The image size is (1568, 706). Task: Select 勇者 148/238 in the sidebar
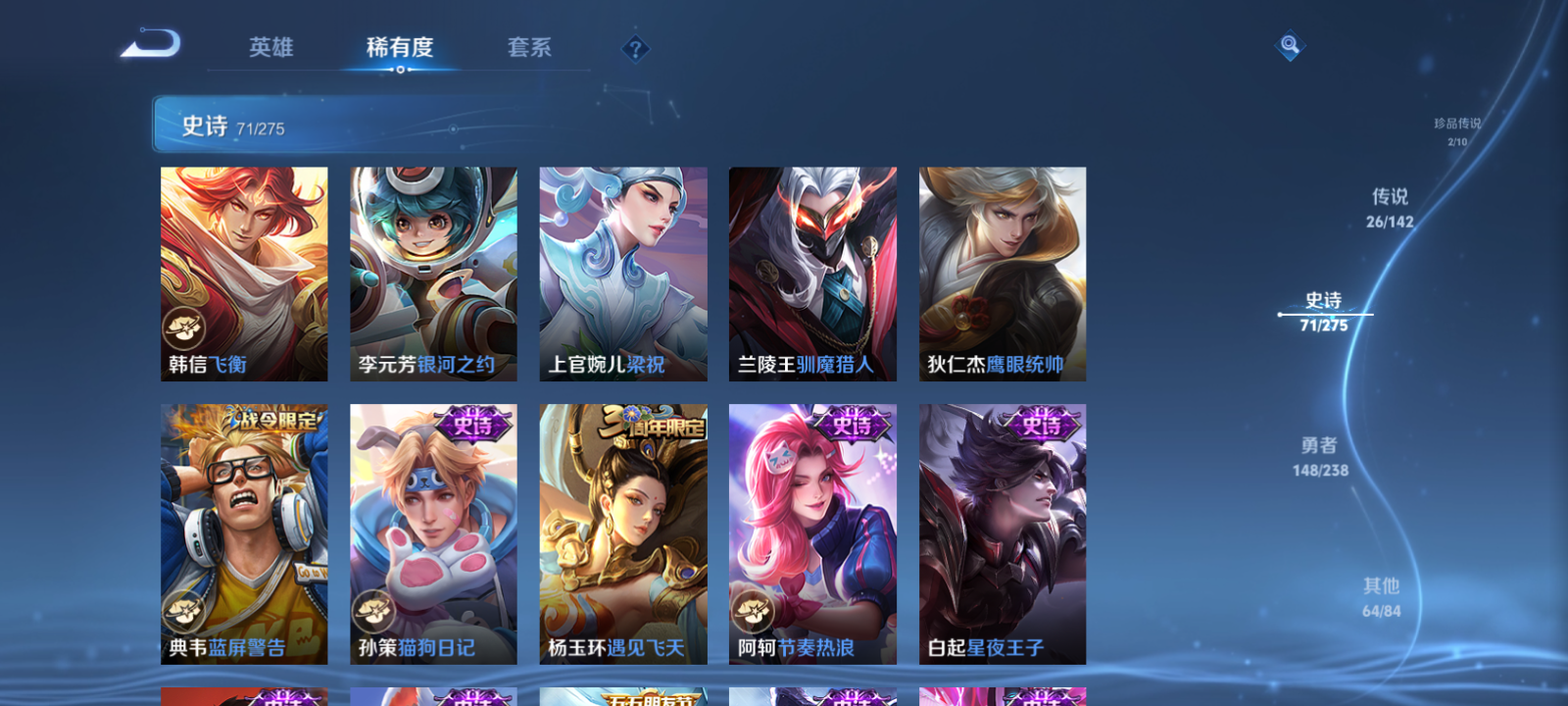(1317, 456)
